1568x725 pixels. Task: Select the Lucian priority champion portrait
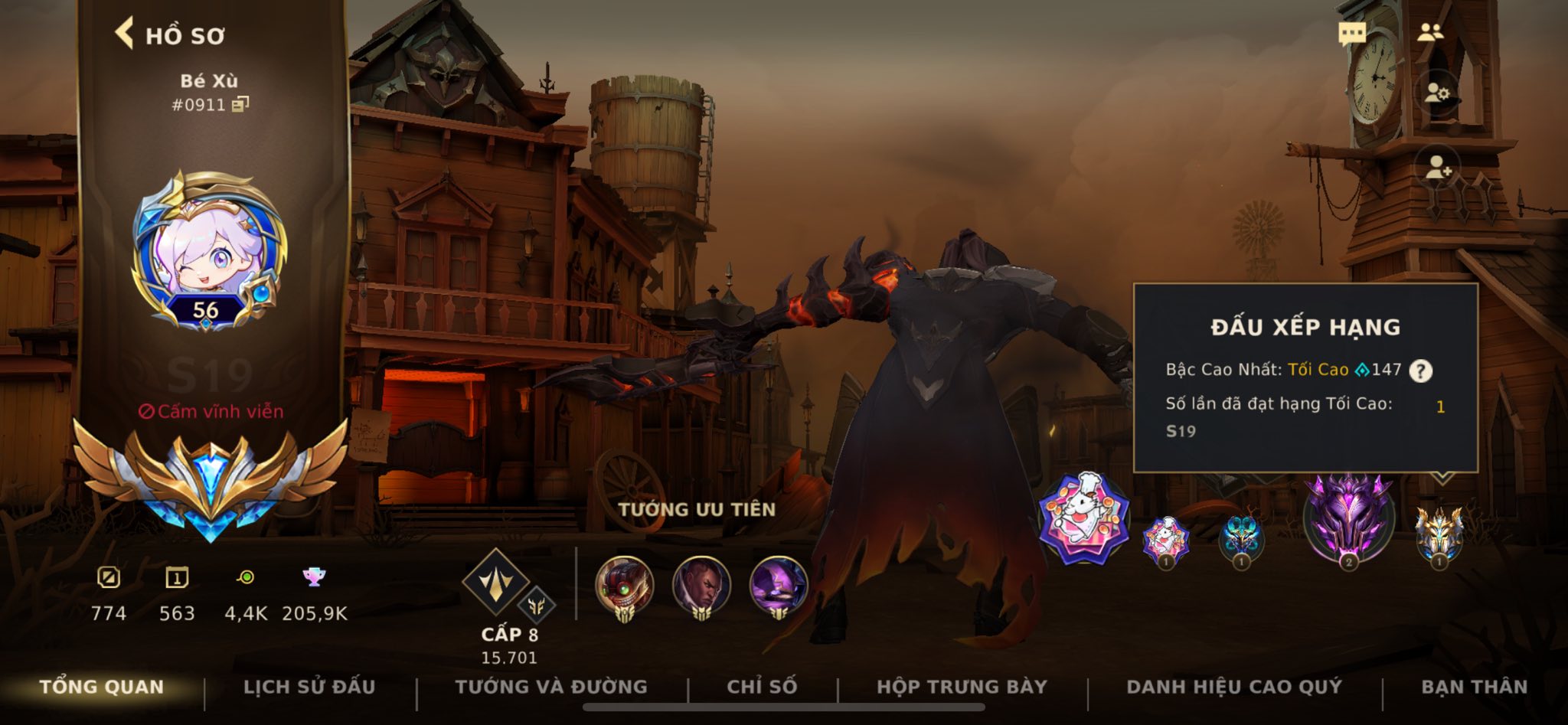701,587
